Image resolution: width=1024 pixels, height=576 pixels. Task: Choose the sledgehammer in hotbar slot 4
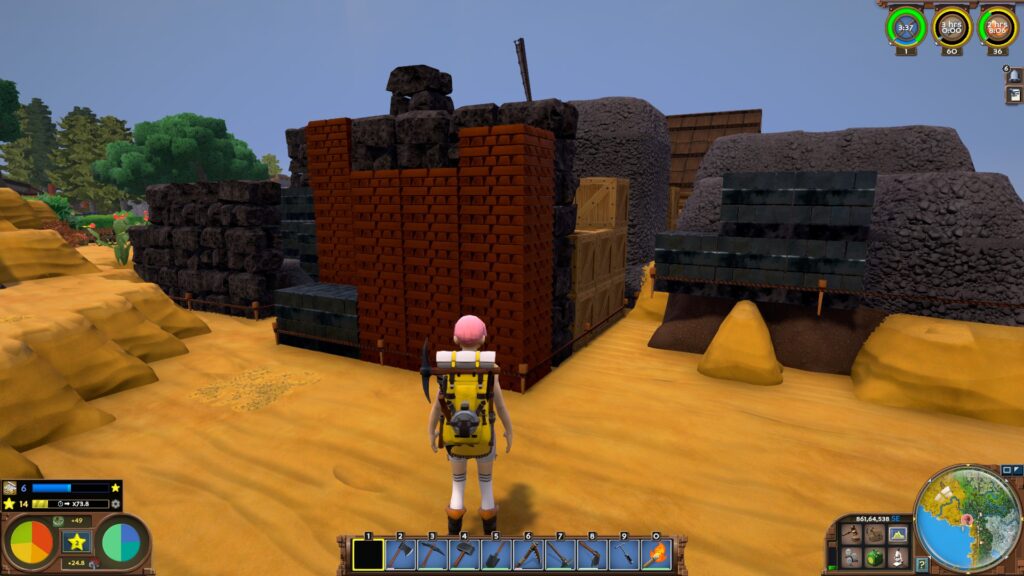pyautogui.click(x=464, y=554)
